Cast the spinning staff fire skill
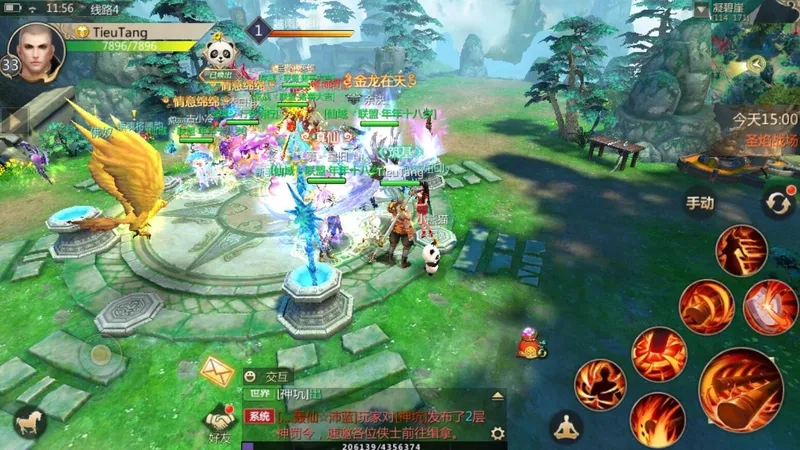The width and height of the screenshot is (800, 450). click(707, 306)
